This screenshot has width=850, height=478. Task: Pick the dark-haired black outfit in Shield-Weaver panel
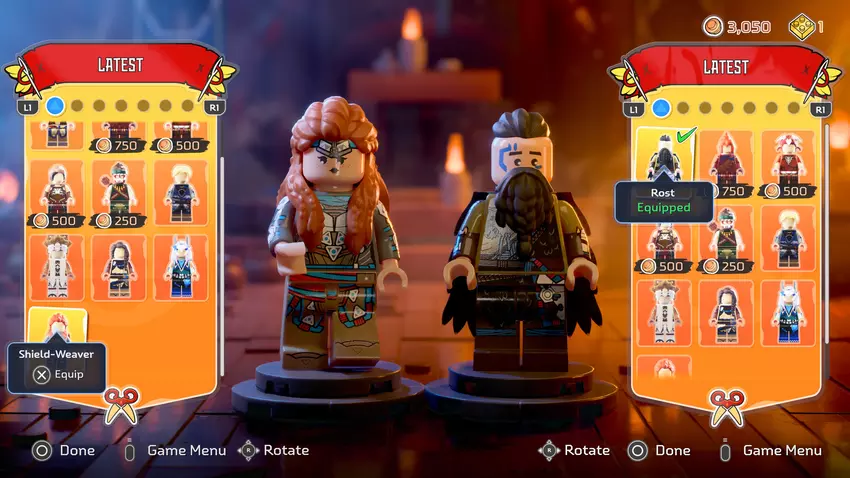119,267
